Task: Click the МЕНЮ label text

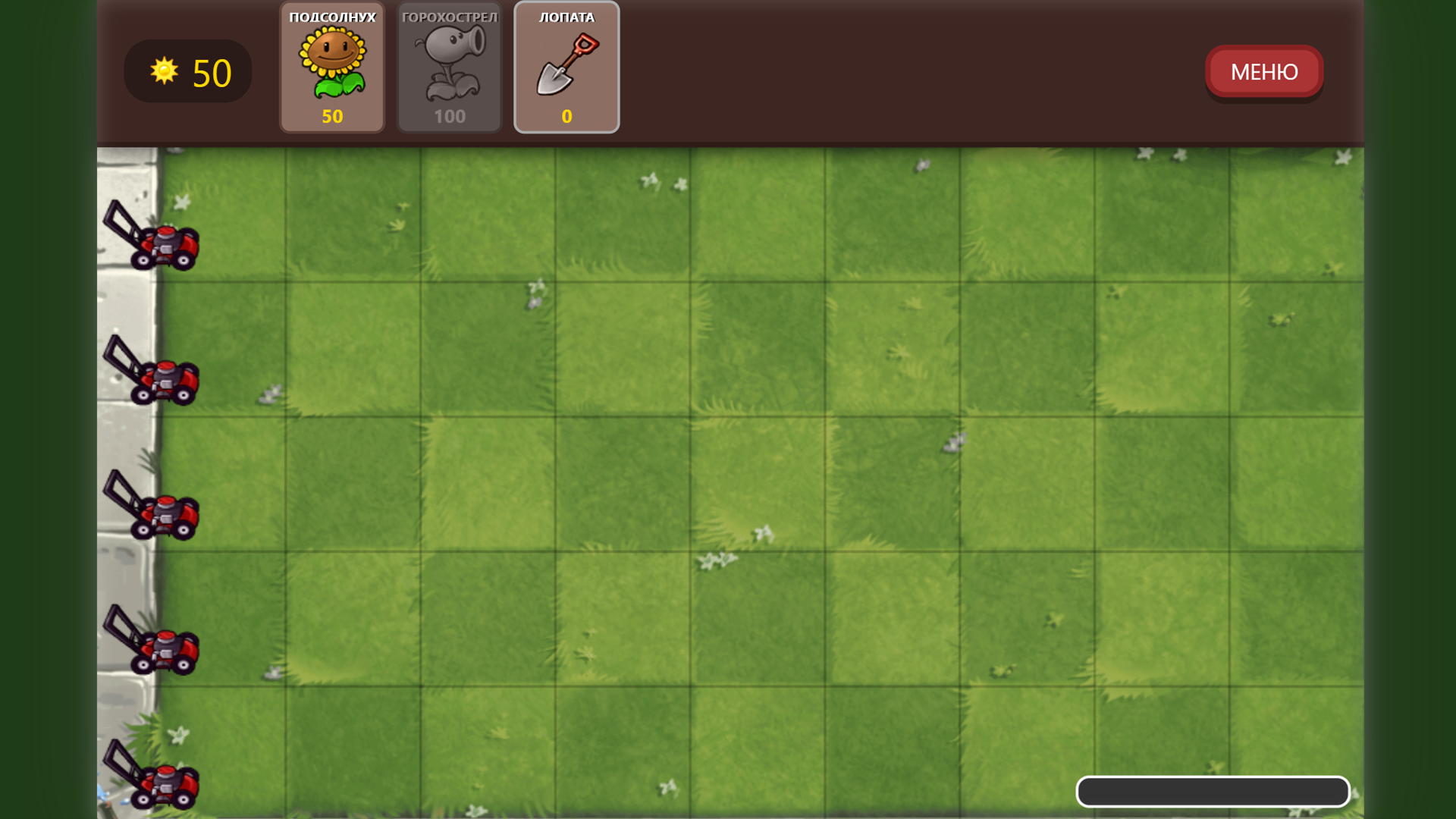Action: pyautogui.click(x=1263, y=71)
